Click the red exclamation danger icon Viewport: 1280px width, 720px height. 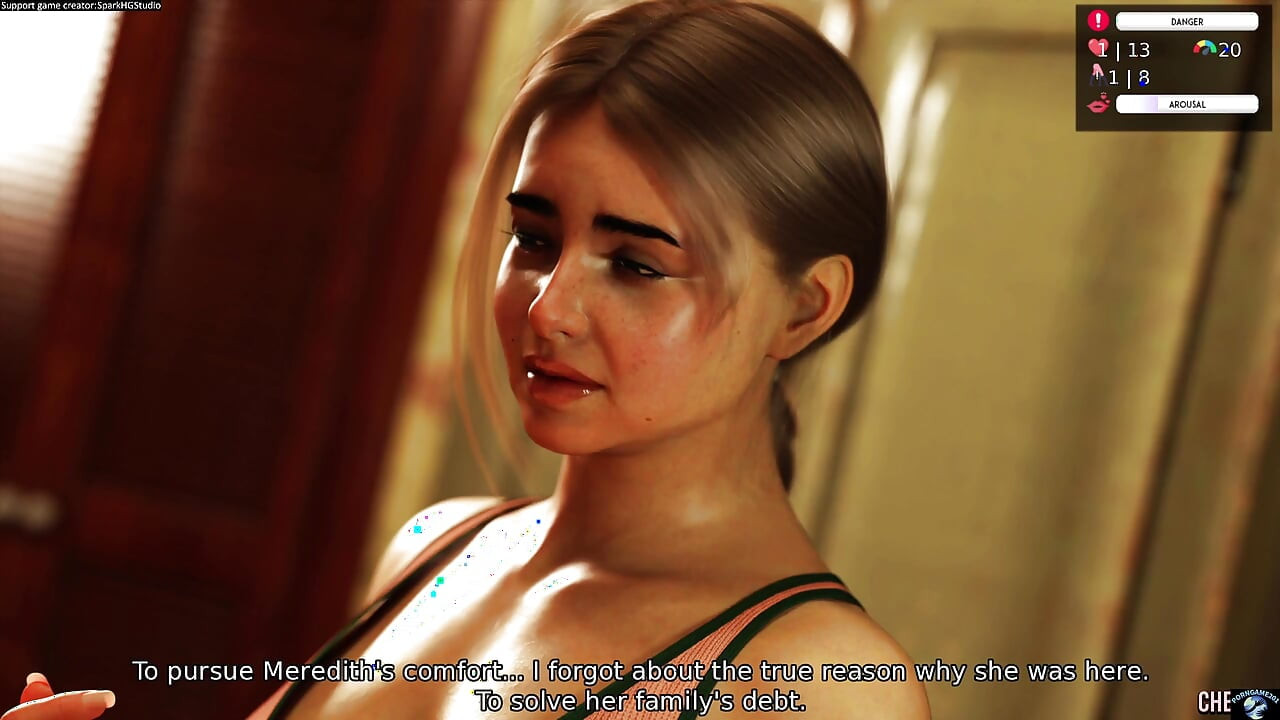[x=1098, y=21]
